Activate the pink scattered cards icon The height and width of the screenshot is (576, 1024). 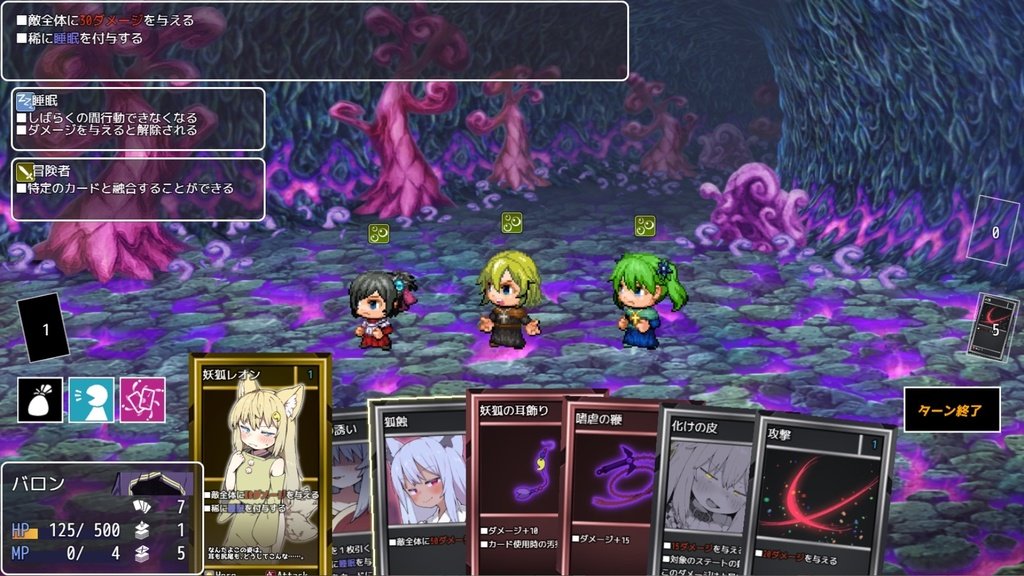[x=142, y=400]
